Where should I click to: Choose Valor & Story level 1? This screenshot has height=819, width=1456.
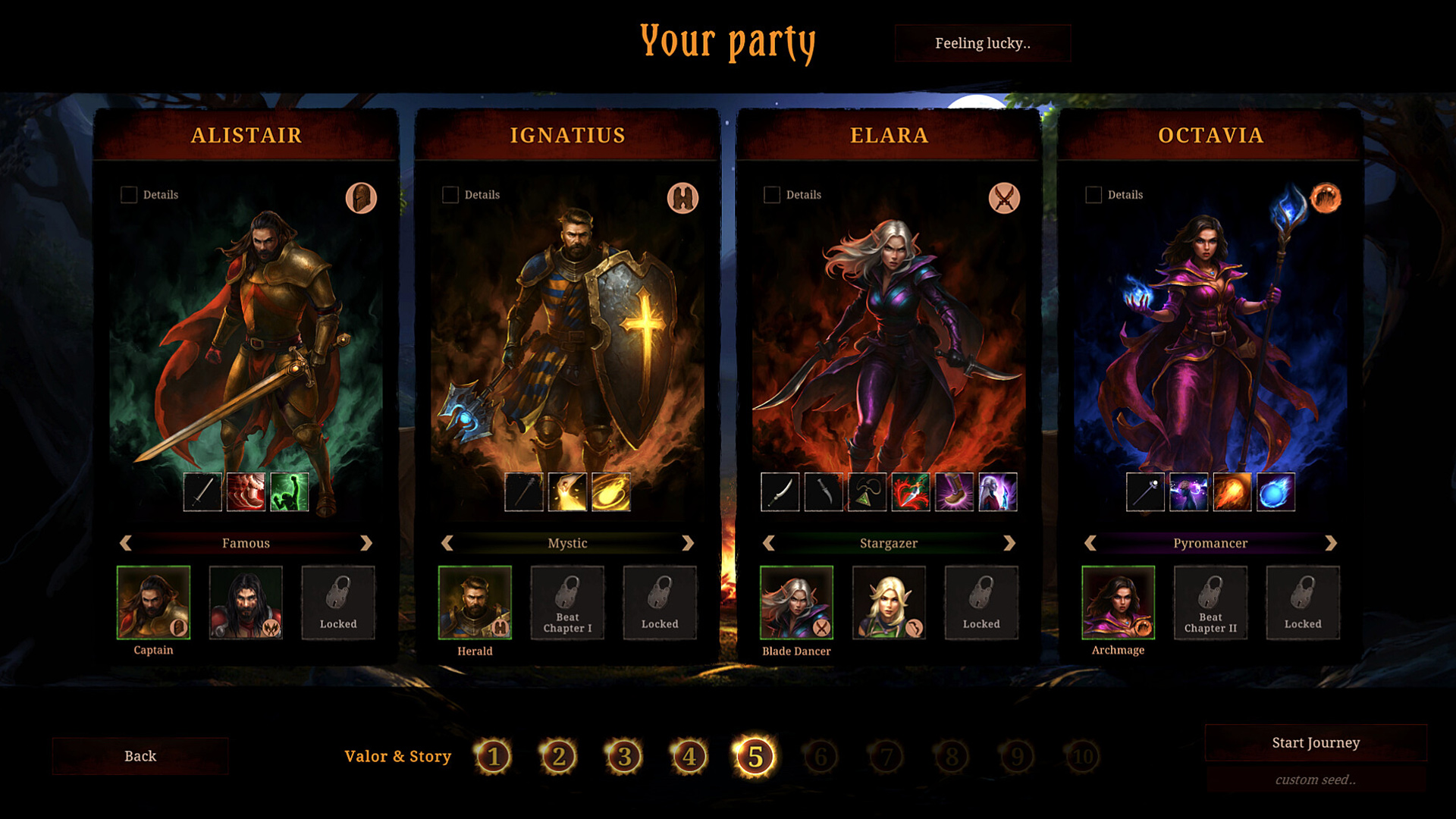494,756
